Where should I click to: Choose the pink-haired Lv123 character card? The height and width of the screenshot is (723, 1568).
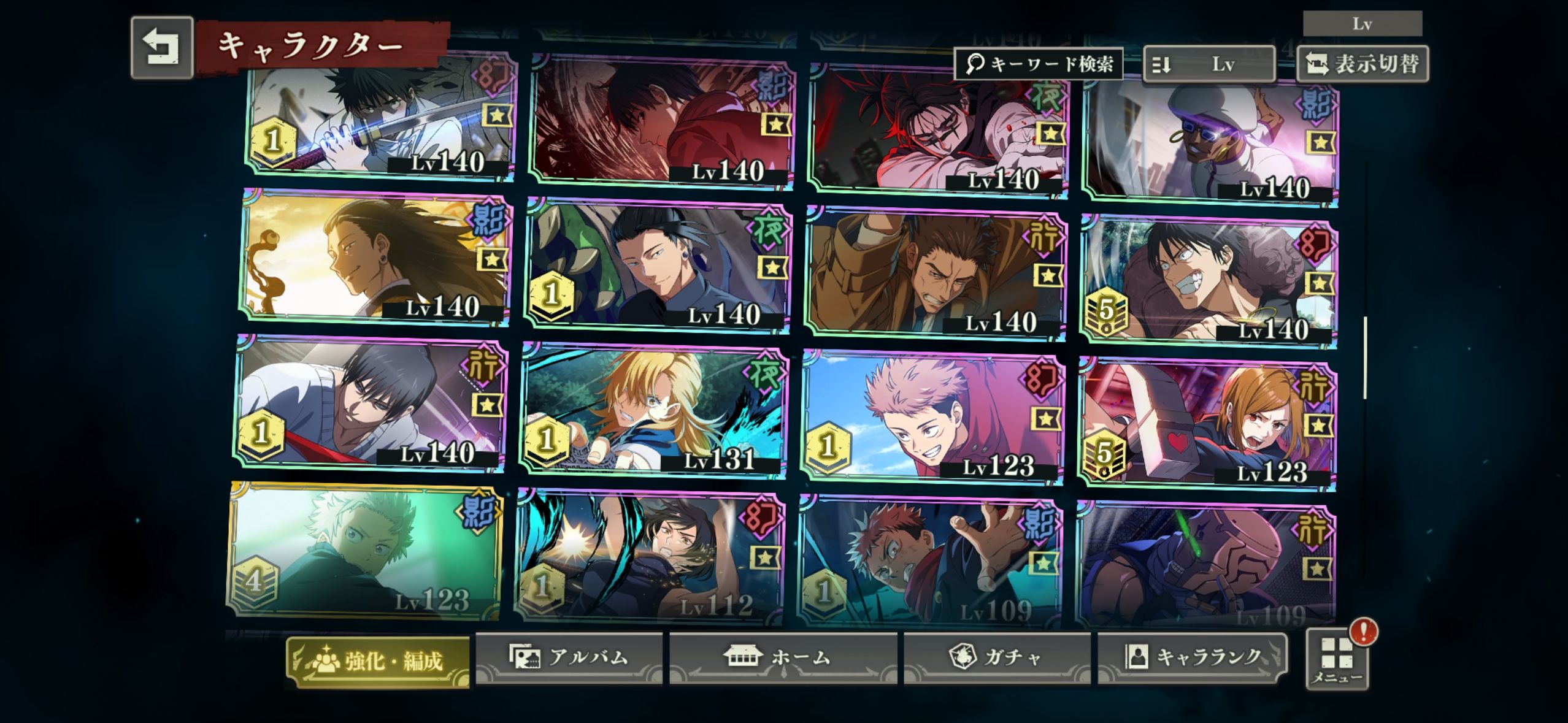tap(932, 417)
